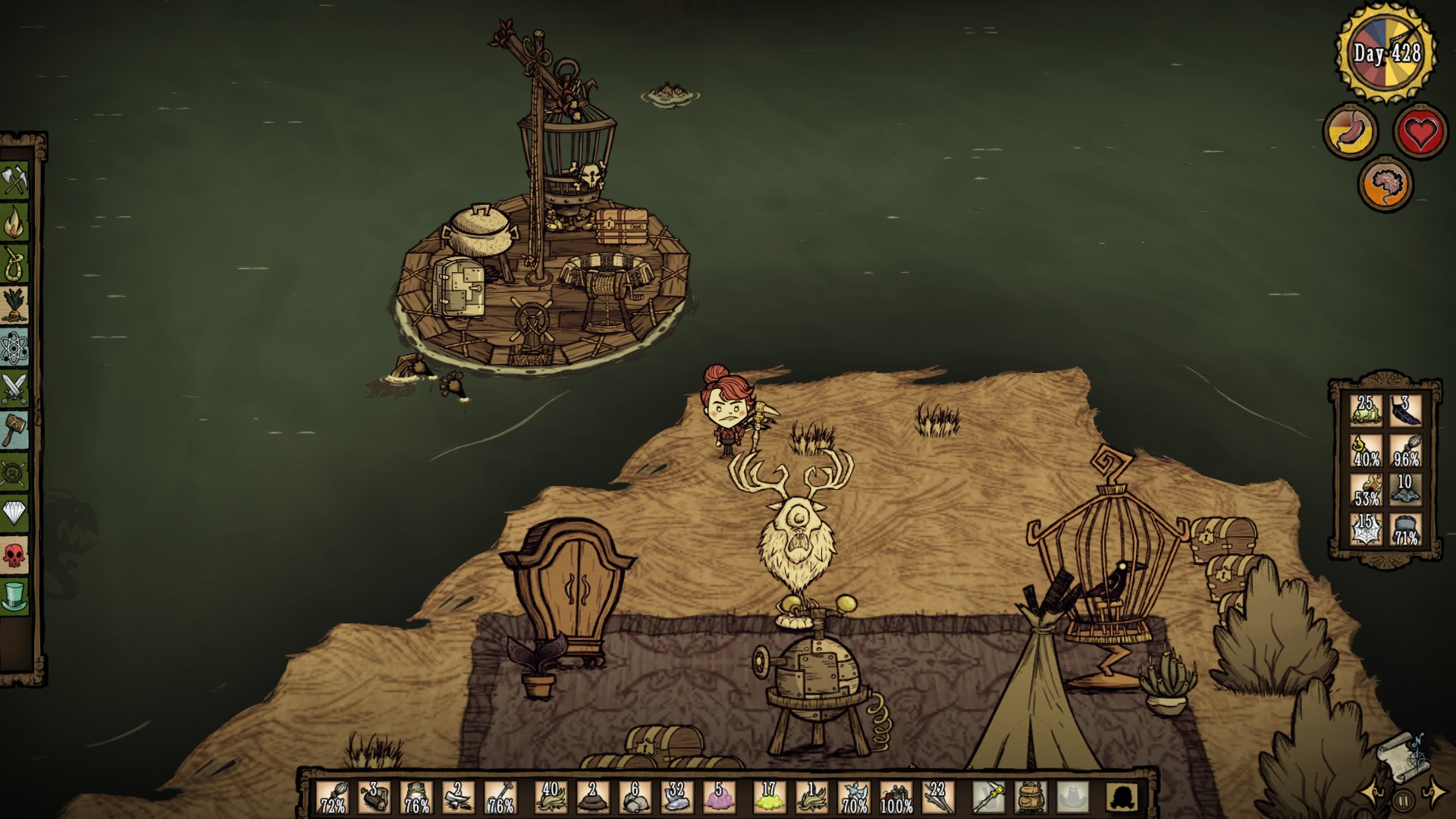
Task: Open the Dress green top hat tab
Action: tap(14, 598)
